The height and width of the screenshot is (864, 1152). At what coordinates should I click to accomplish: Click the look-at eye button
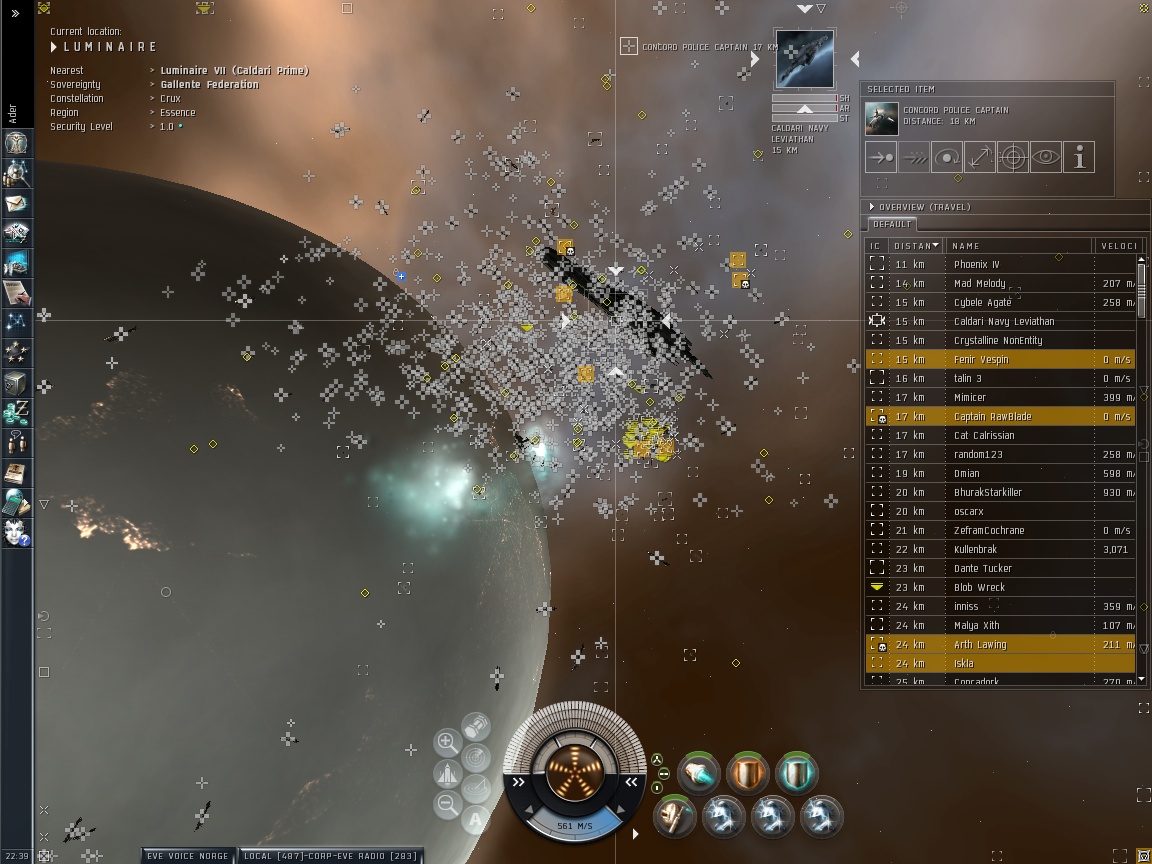pyautogui.click(x=1045, y=157)
